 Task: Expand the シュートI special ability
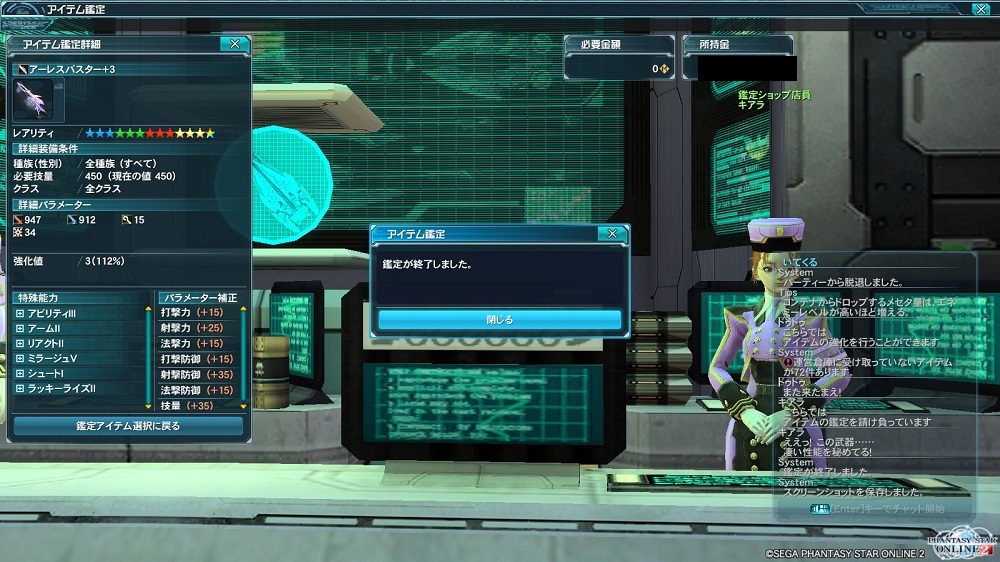point(20,373)
